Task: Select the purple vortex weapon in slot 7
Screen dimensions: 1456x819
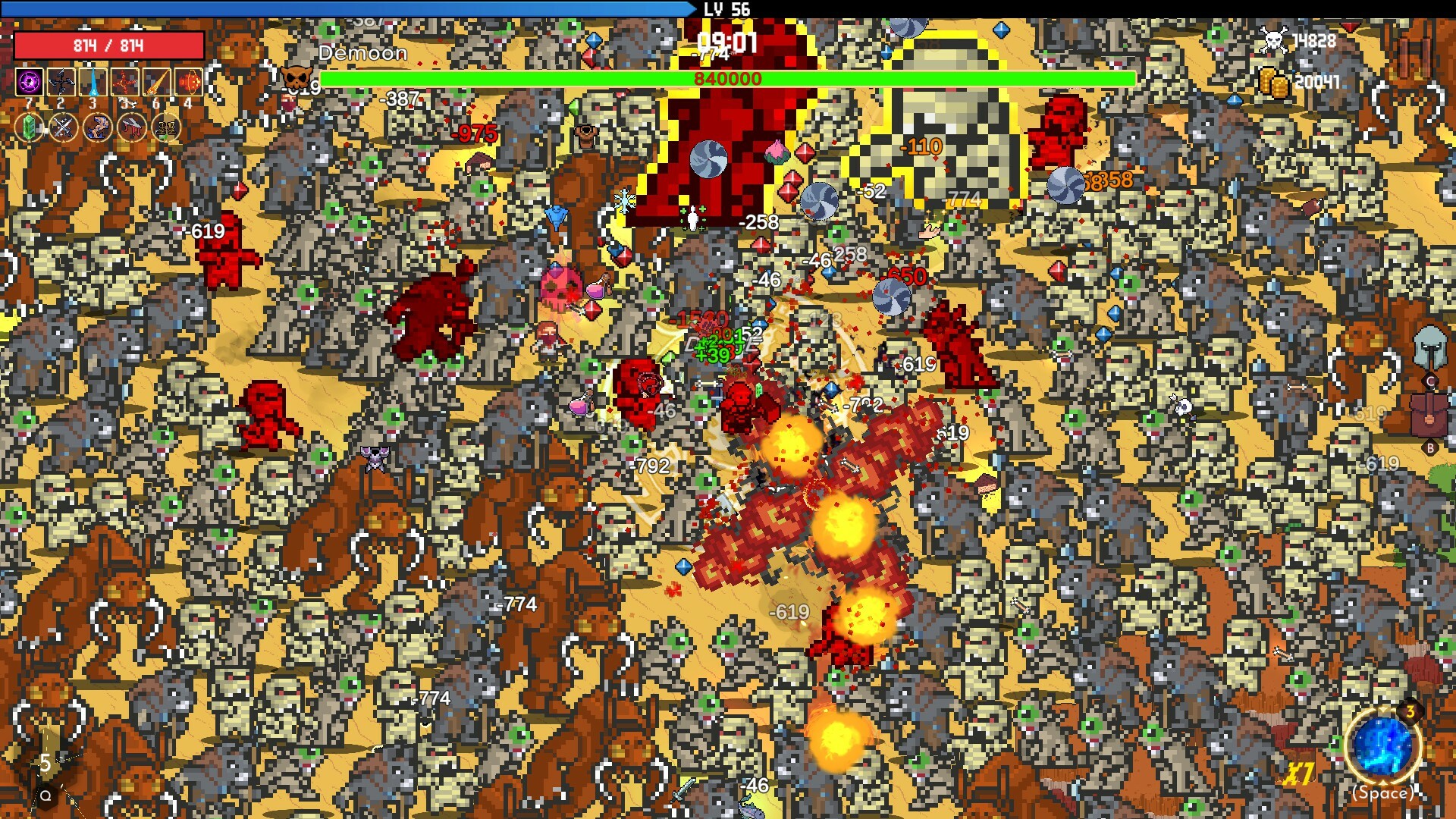Action: [x=30, y=81]
